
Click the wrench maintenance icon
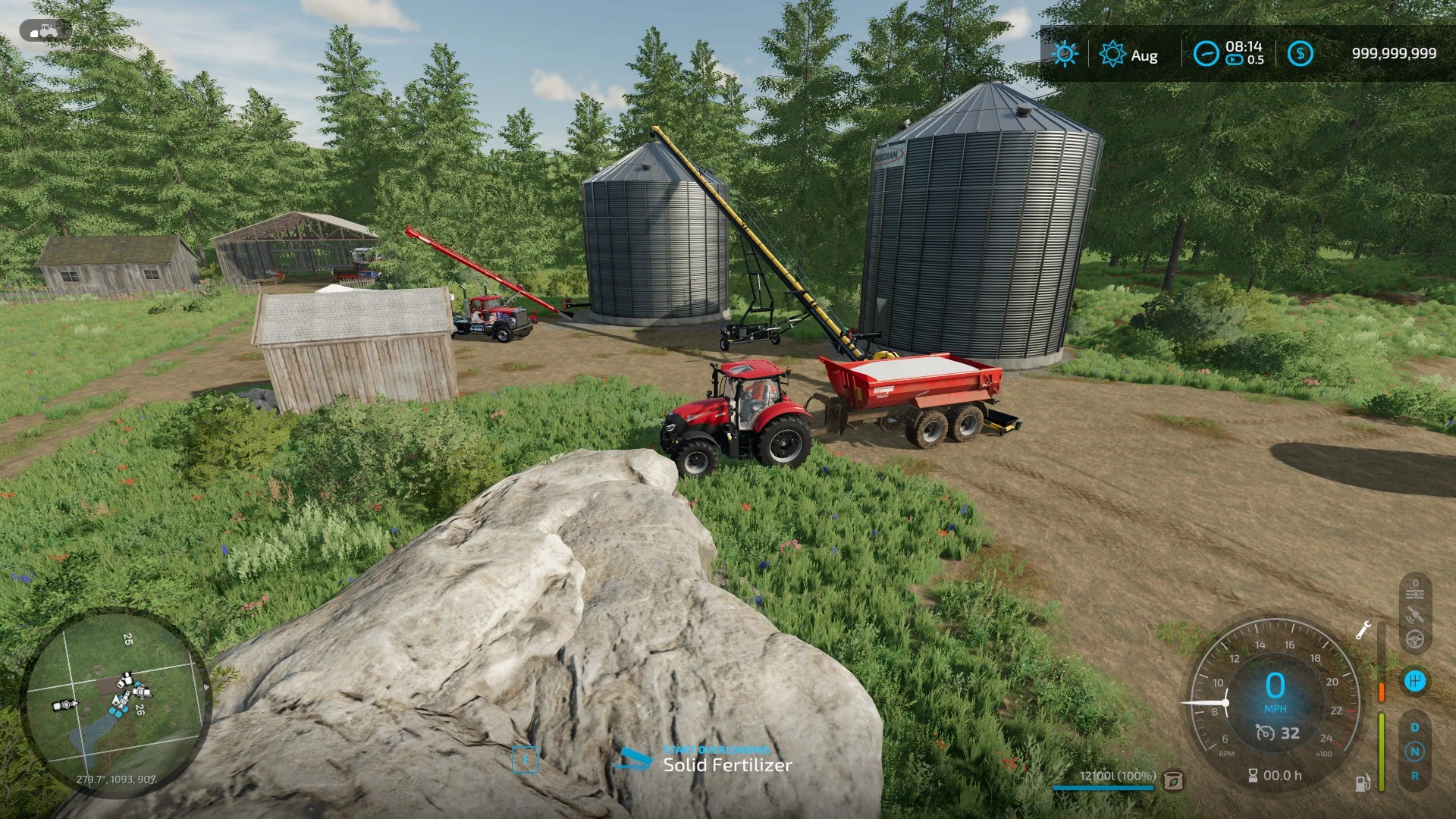point(1364,630)
